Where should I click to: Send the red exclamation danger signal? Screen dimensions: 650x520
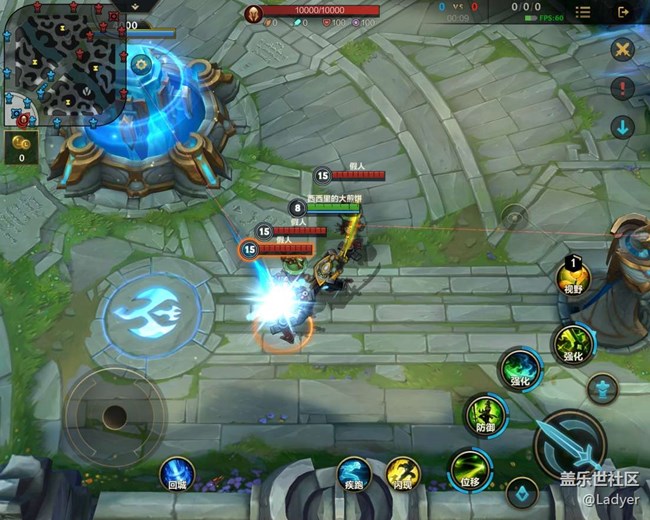622,88
